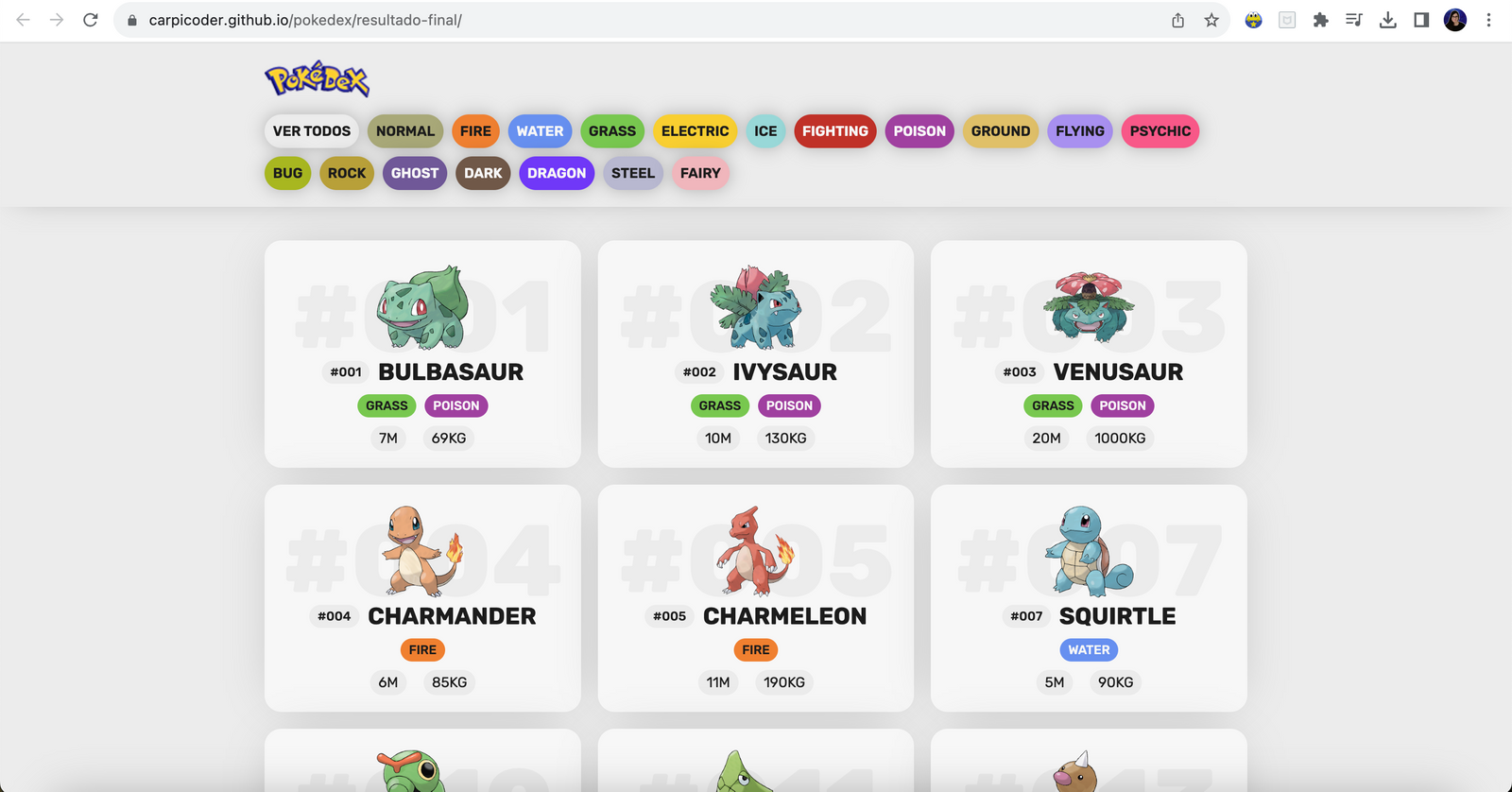Image resolution: width=1512 pixels, height=792 pixels.
Task: Filter by Flying type
Action: click(1079, 131)
